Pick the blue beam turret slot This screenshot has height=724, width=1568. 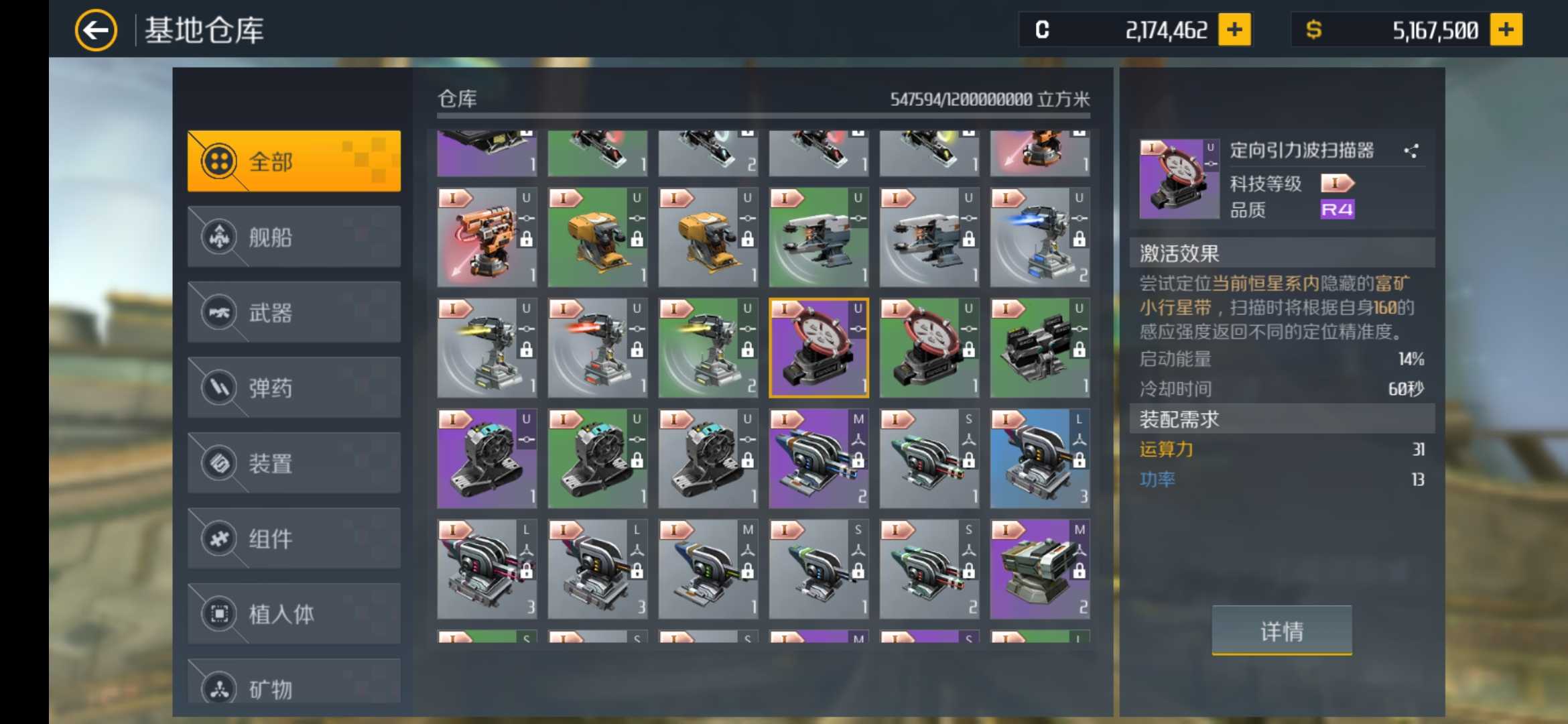point(1039,237)
